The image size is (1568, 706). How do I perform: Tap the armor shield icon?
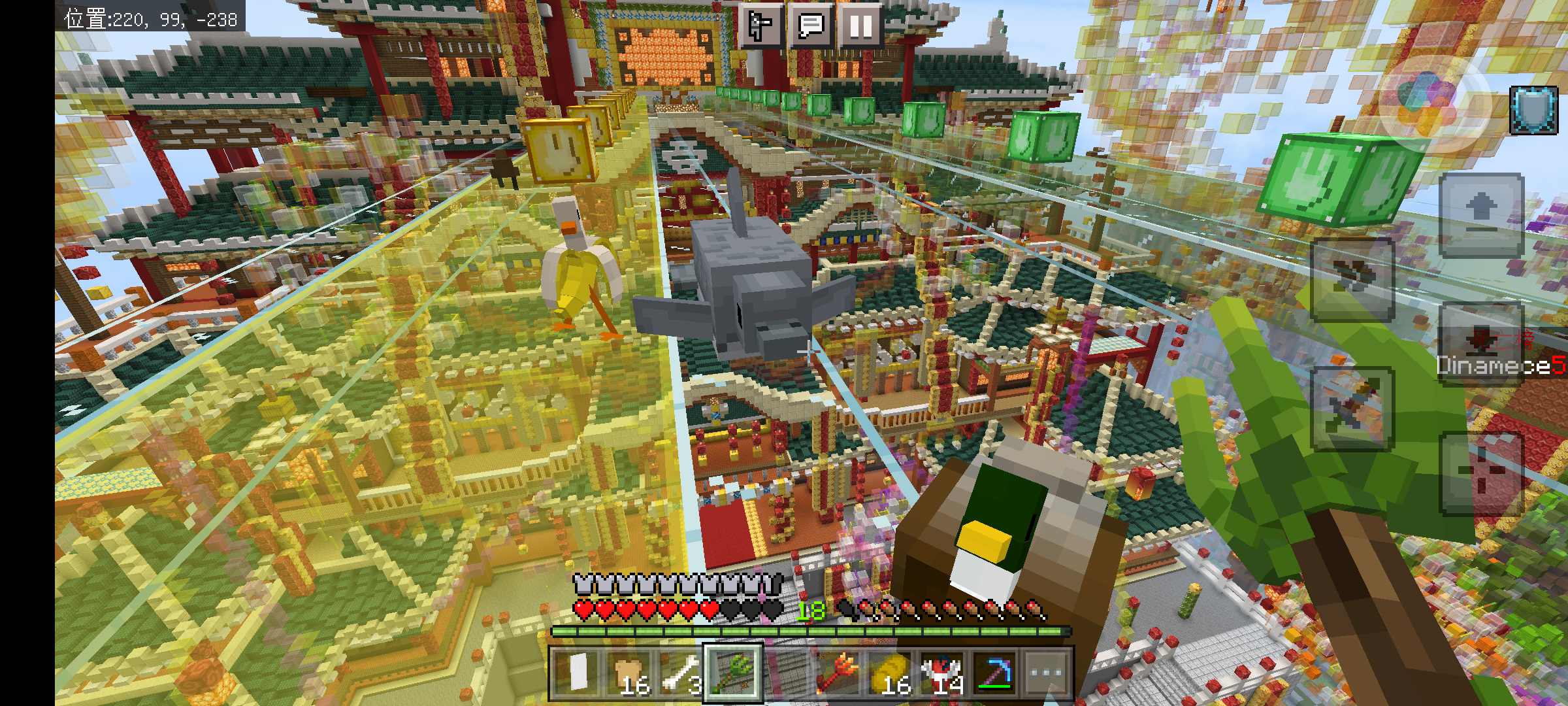tap(1533, 110)
